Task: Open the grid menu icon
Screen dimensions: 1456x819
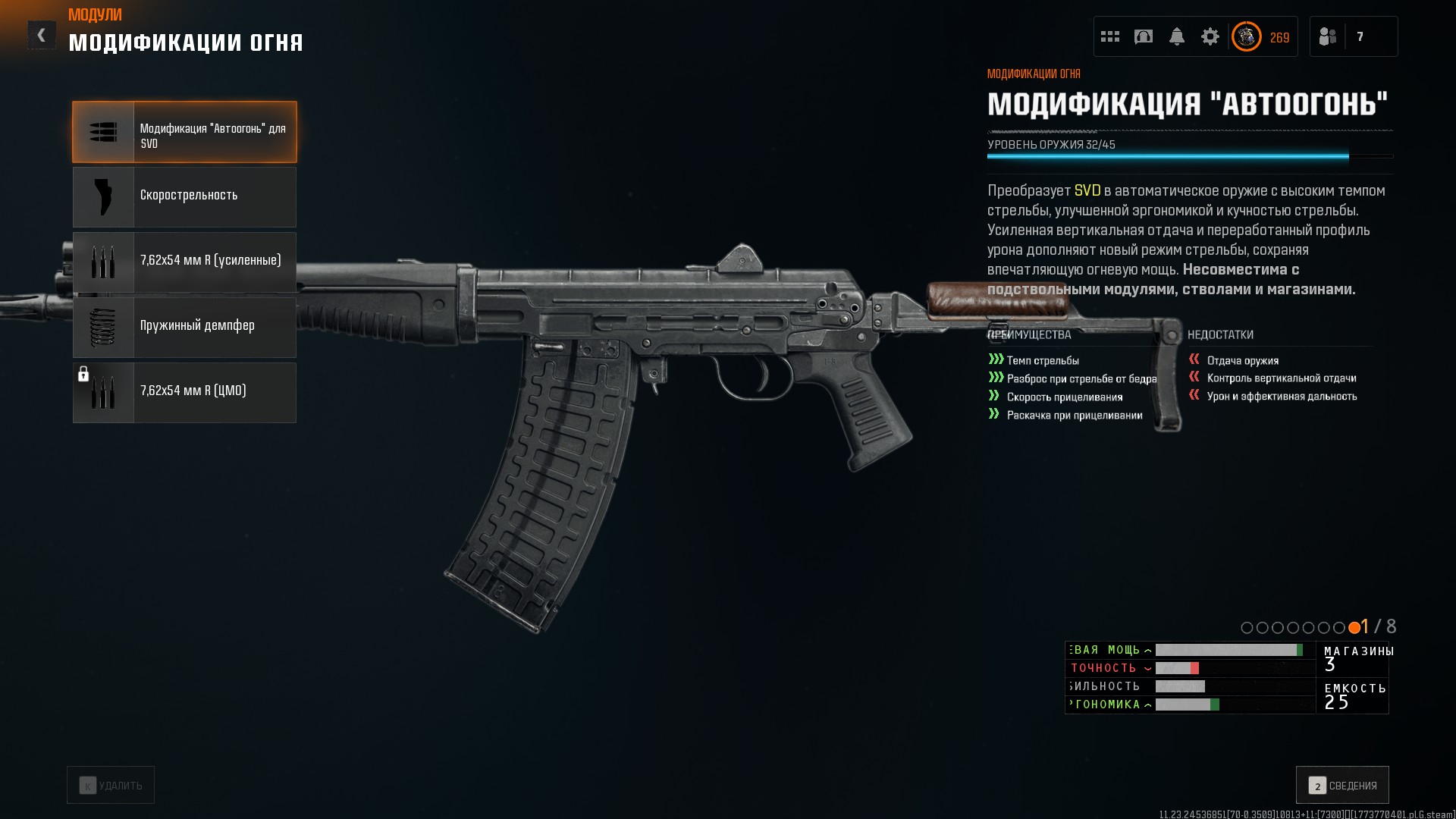Action: click(1110, 36)
